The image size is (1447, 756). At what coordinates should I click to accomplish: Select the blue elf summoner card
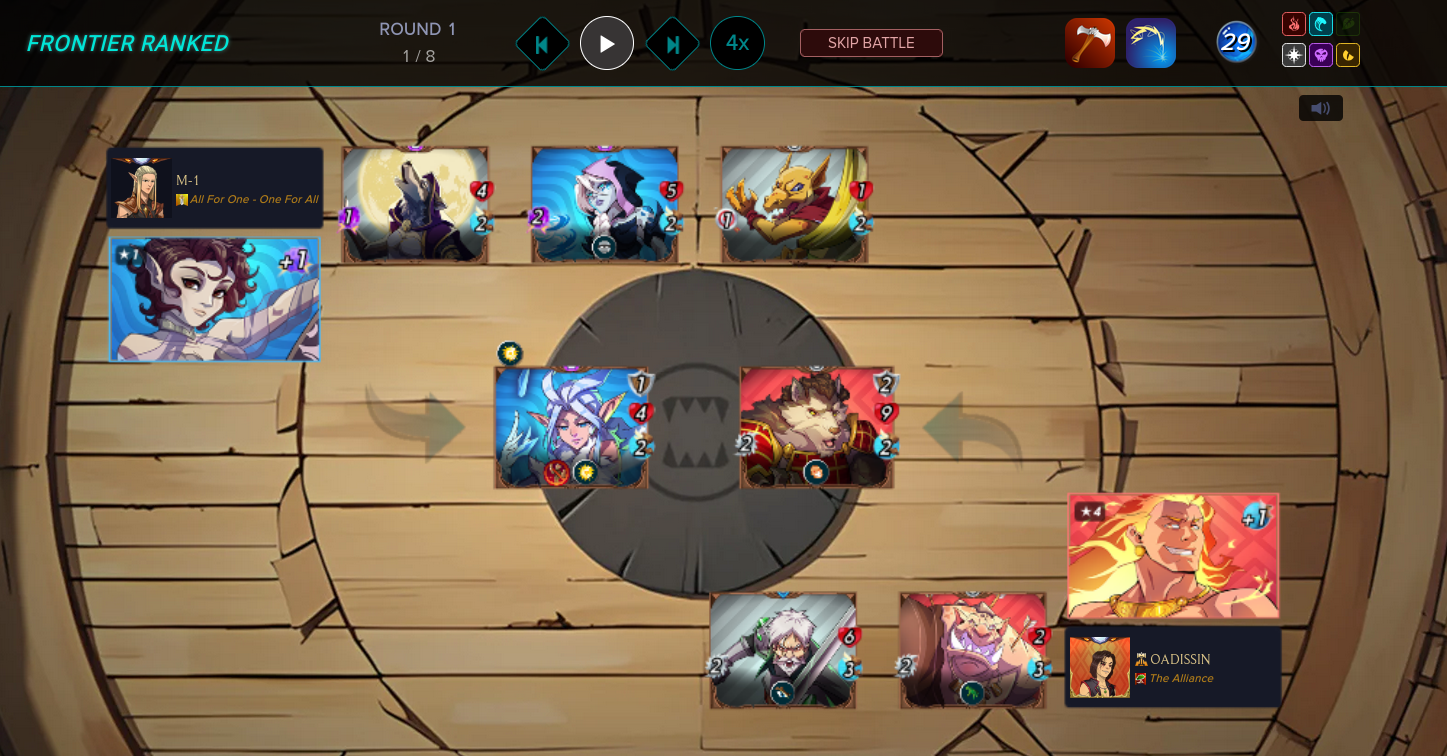(x=215, y=299)
